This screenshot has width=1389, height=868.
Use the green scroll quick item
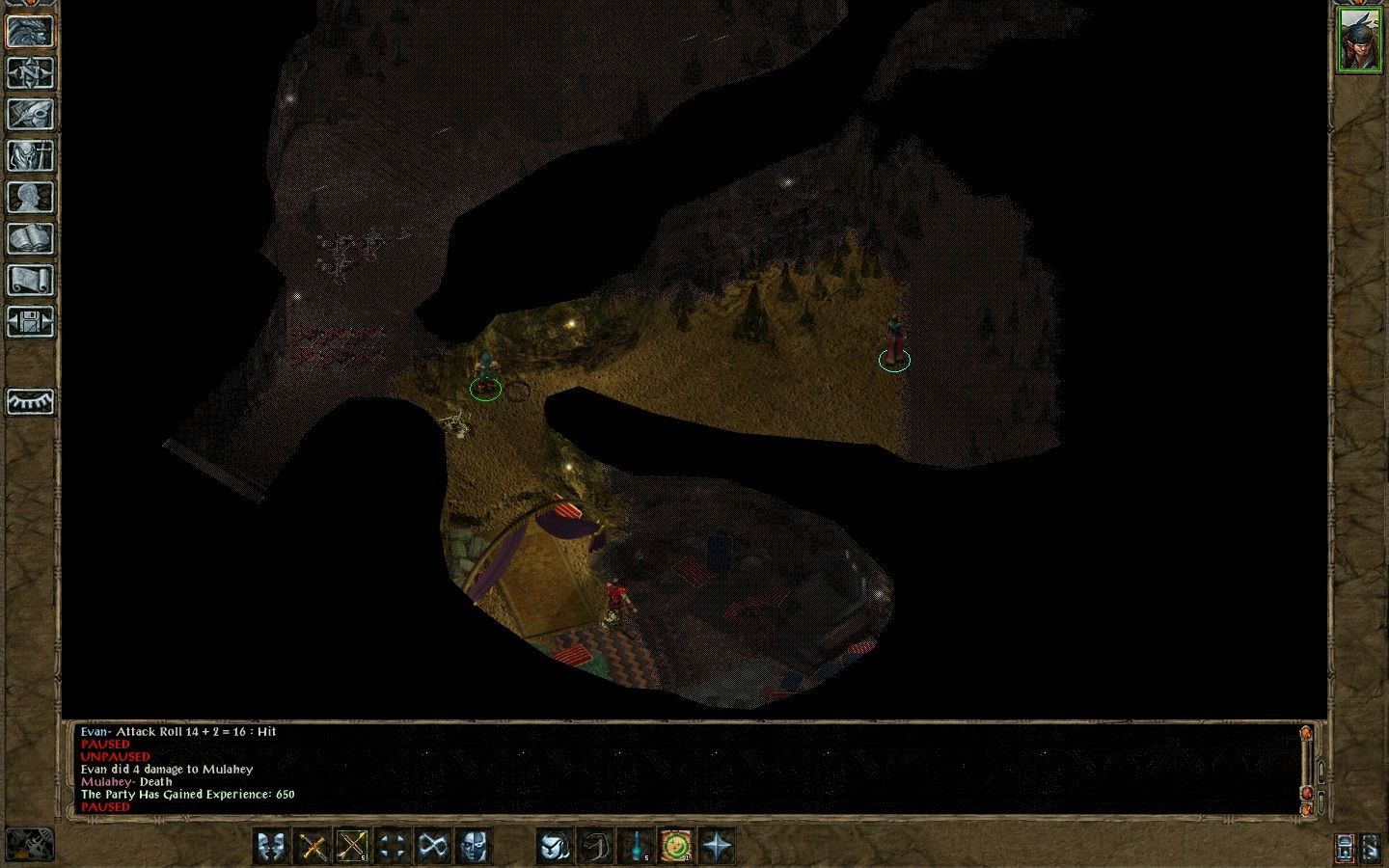point(677,847)
